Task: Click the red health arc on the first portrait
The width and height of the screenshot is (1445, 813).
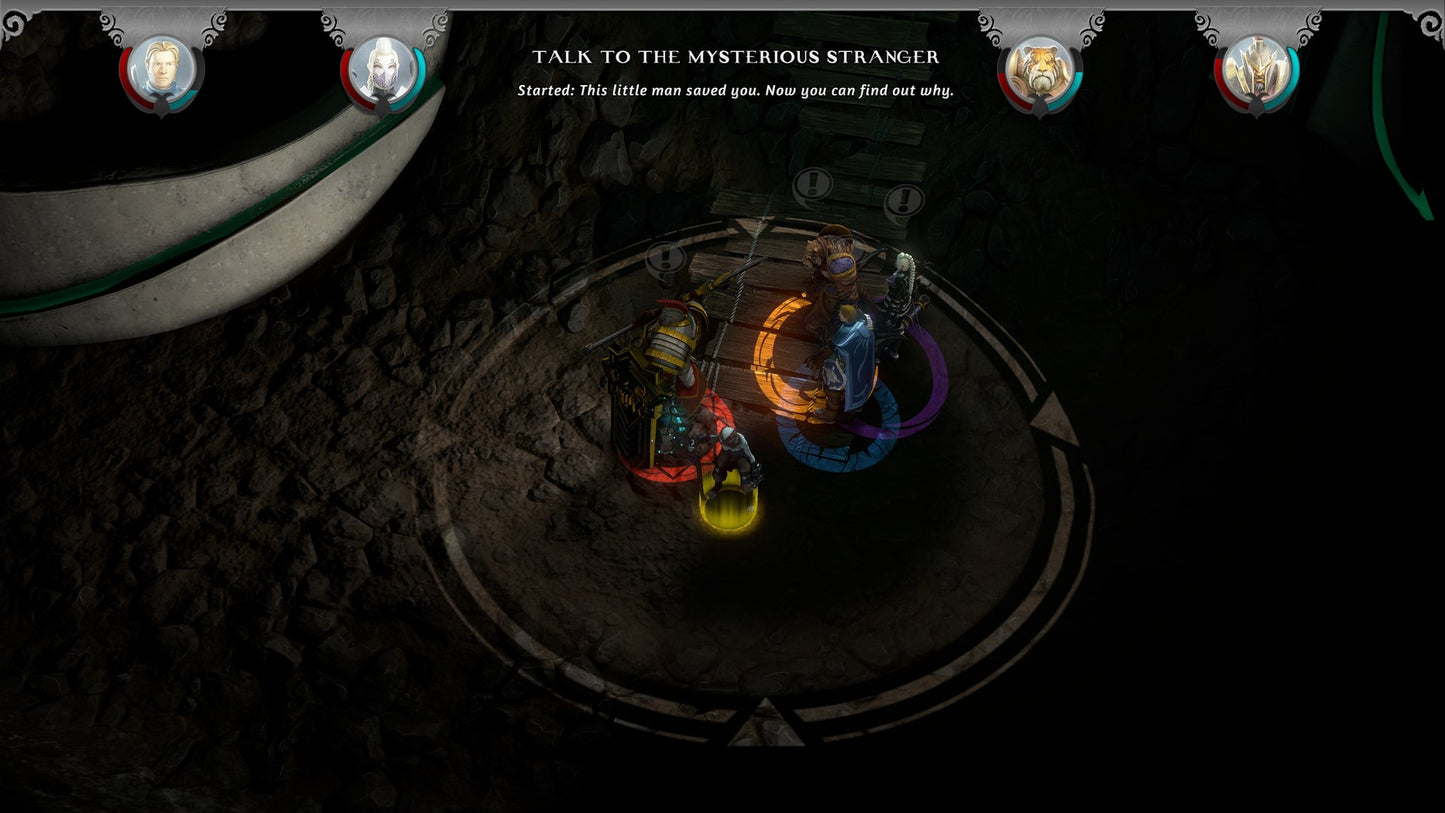Action: click(x=124, y=68)
